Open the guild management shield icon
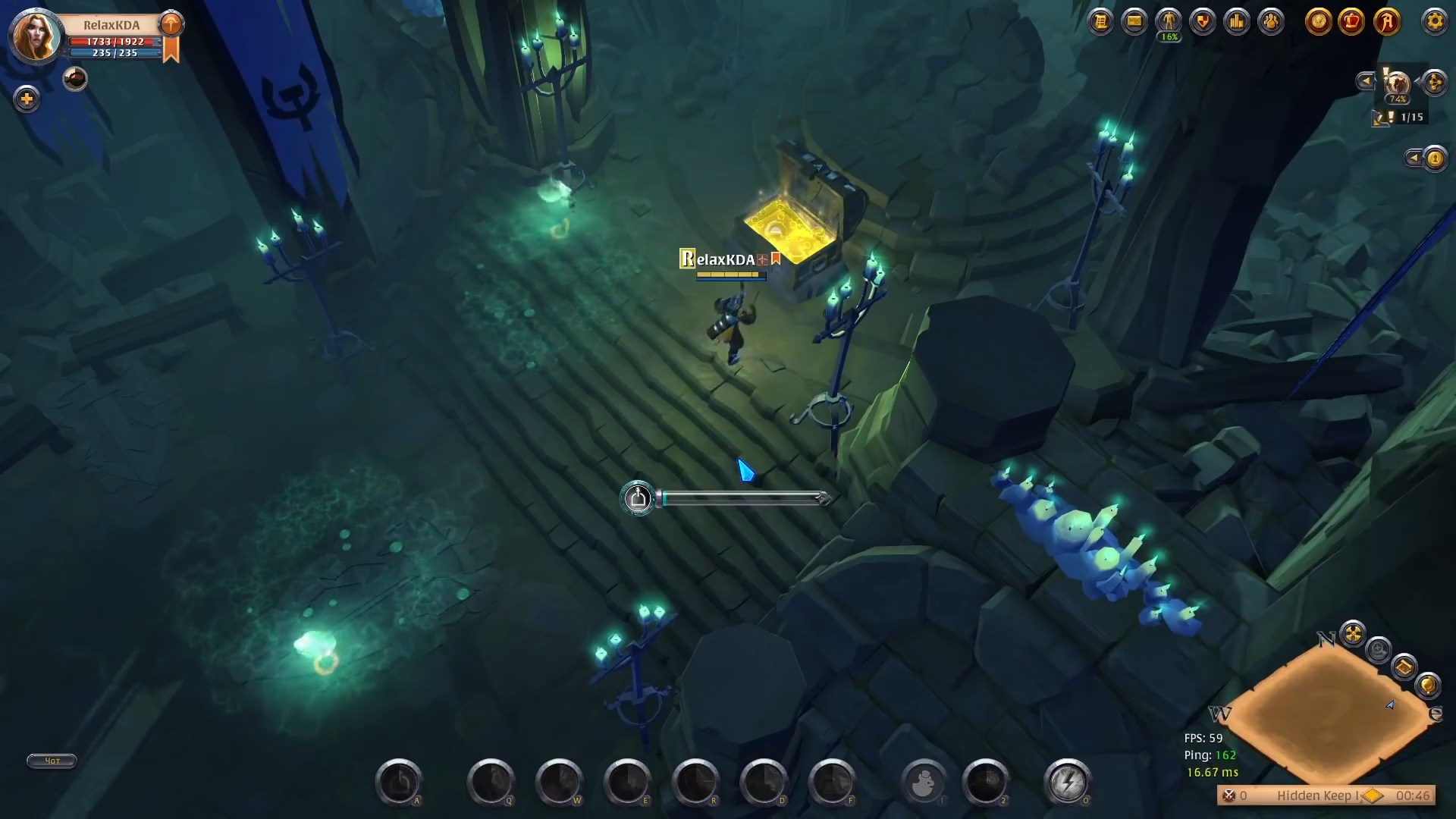The width and height of the screenshot is (1456, 819). click(x=1202, y=21)
